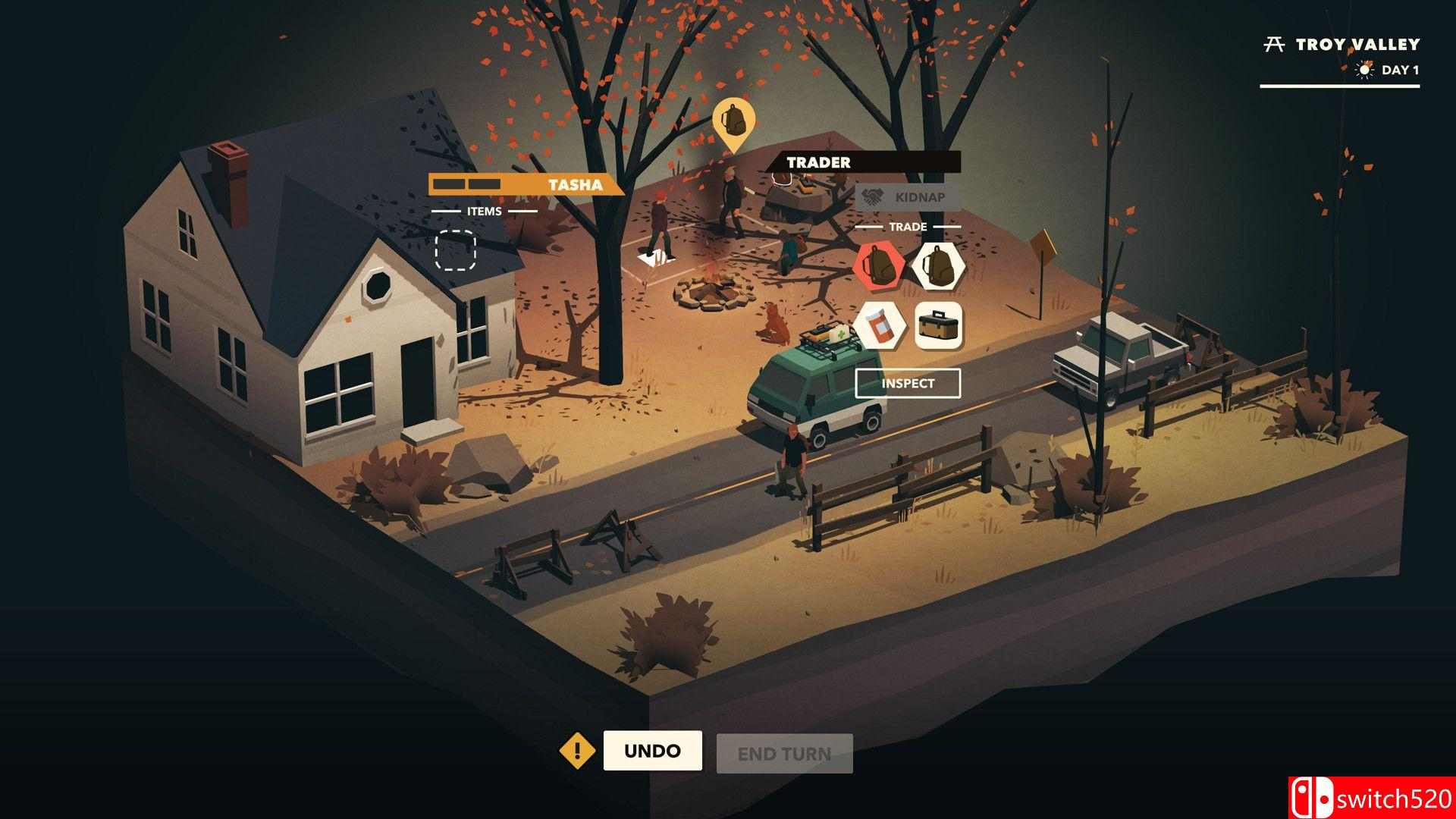1456x819 pixels.
Task: Select the backpack on the red hexagon
Action: point(879,265)
